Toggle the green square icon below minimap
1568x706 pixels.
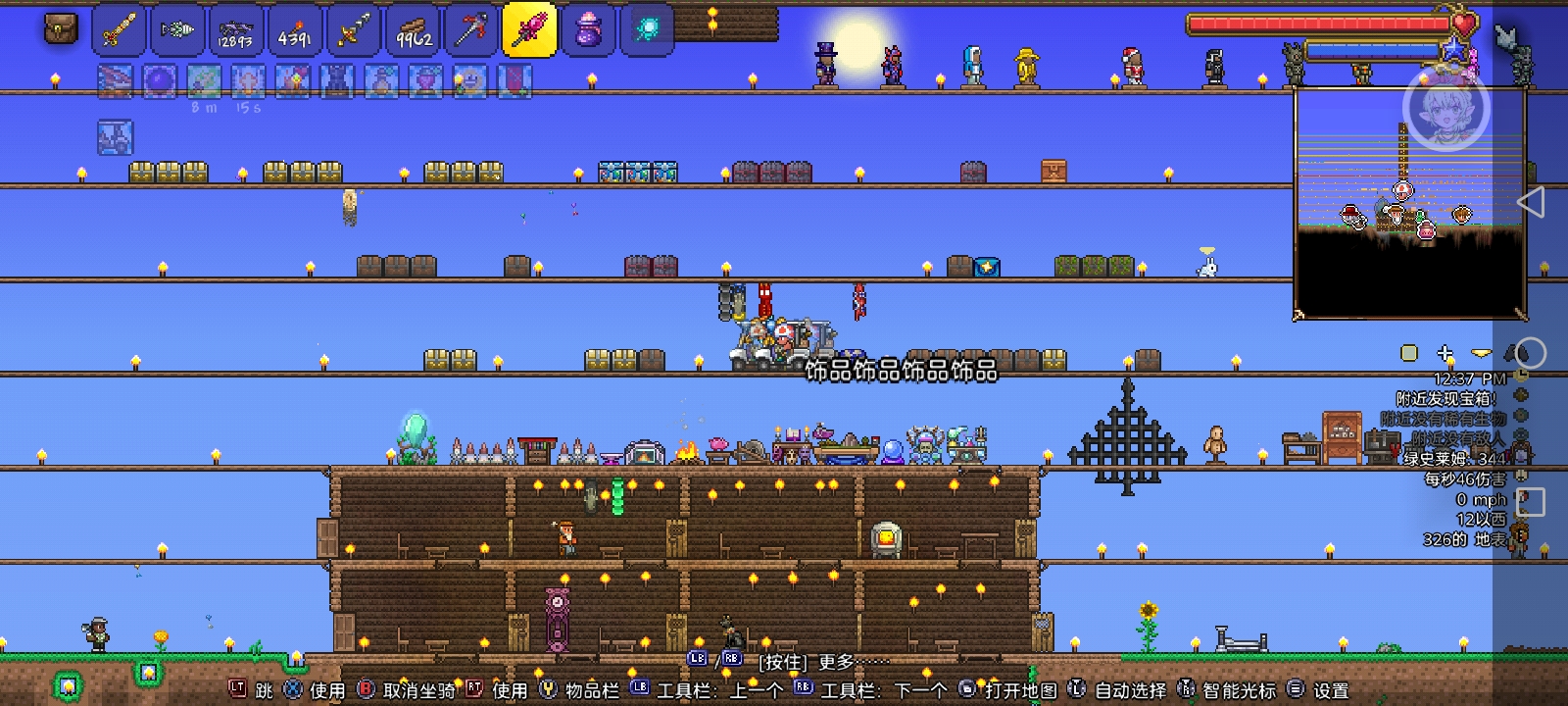pos(1409,353)
